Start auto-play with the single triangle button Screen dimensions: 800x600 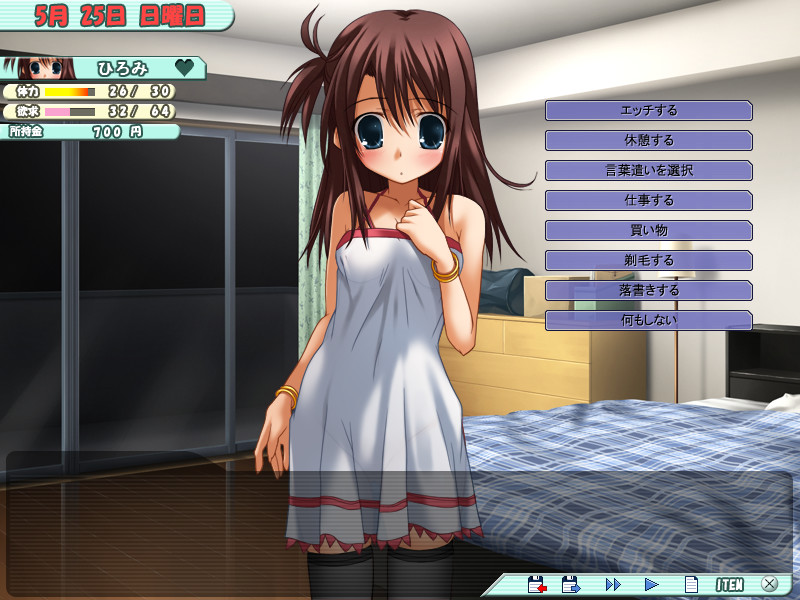point(651,584)
